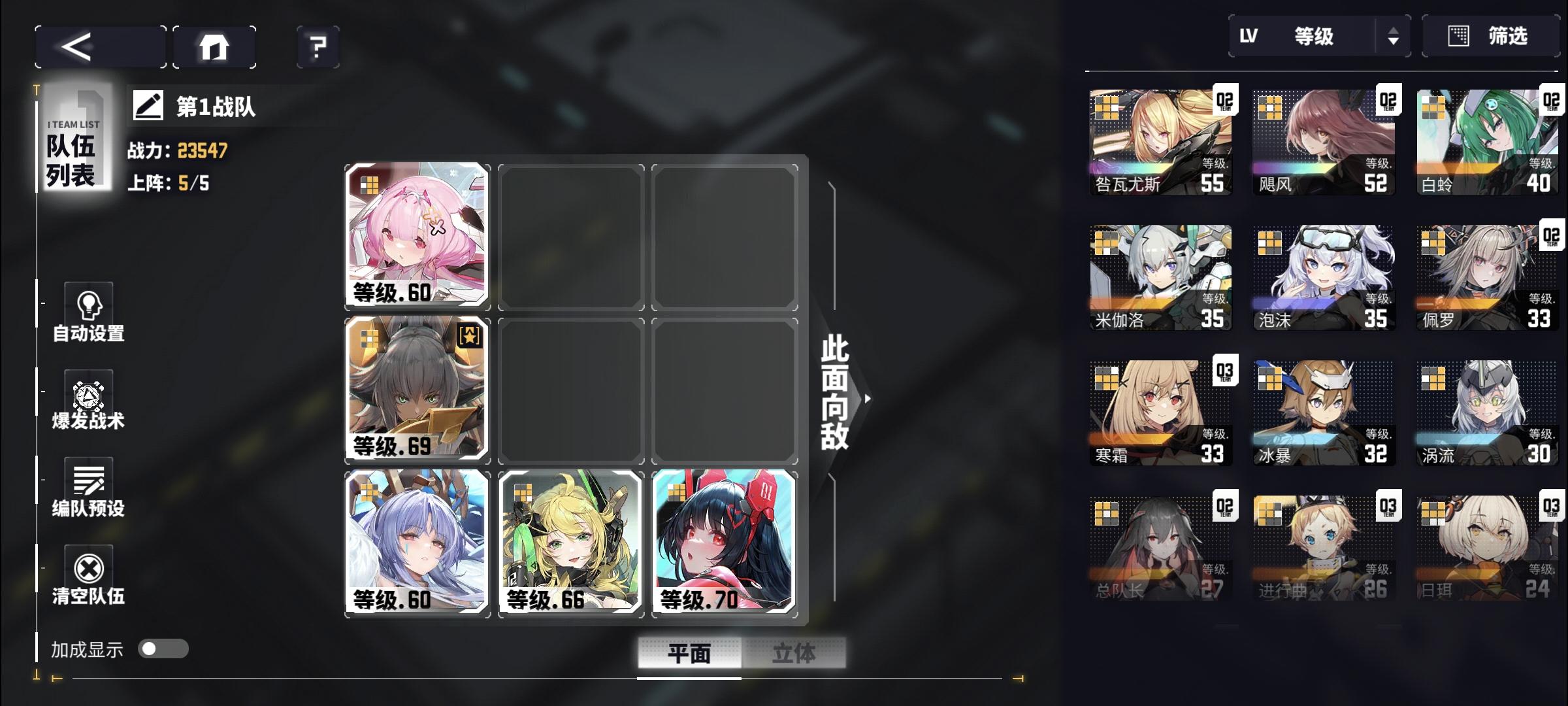Tap the pencil icon to rename 第1战队

point(149,106)
